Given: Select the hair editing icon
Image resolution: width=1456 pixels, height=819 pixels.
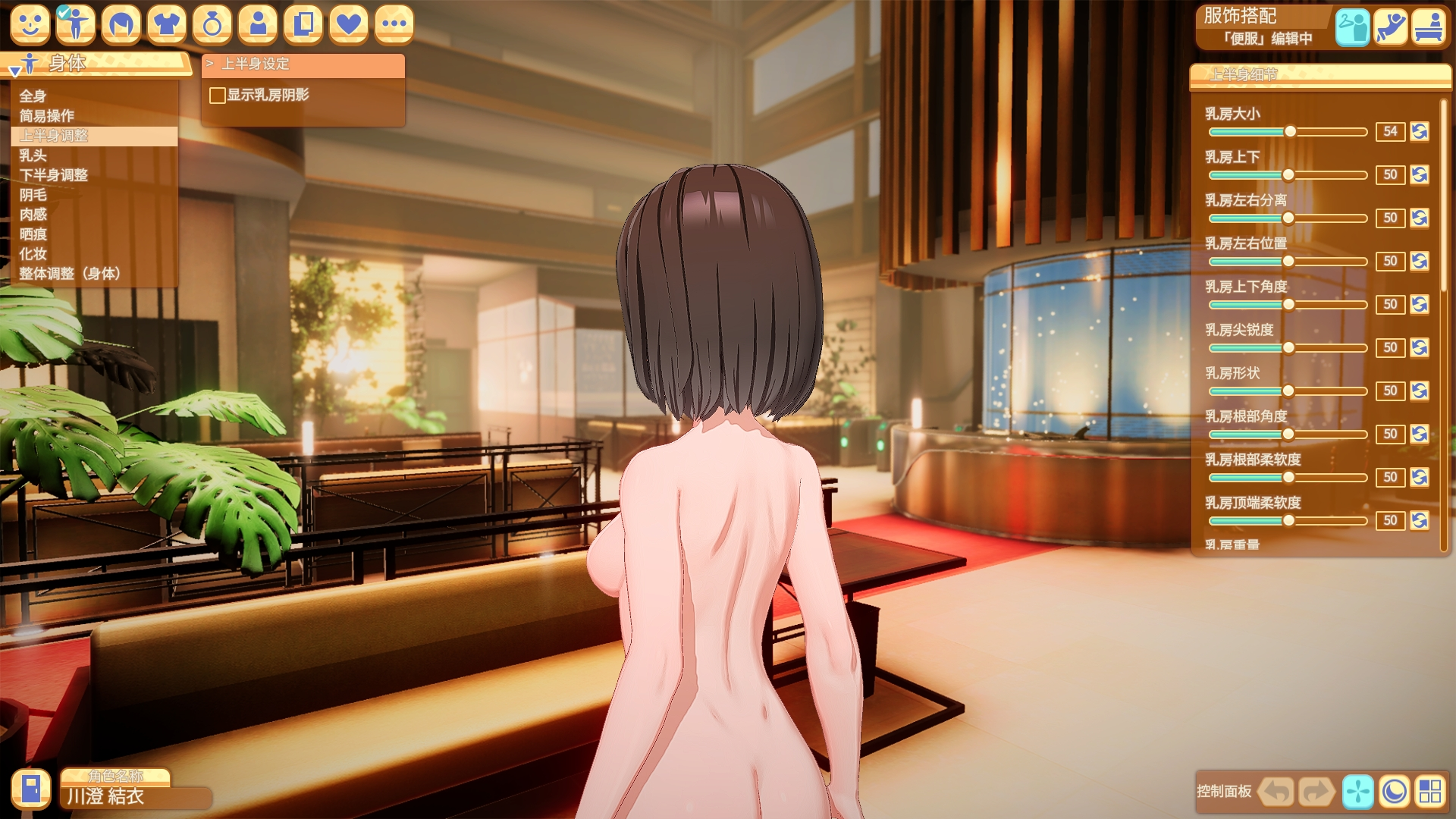Looking at the screenshot, I should [122, 25].
